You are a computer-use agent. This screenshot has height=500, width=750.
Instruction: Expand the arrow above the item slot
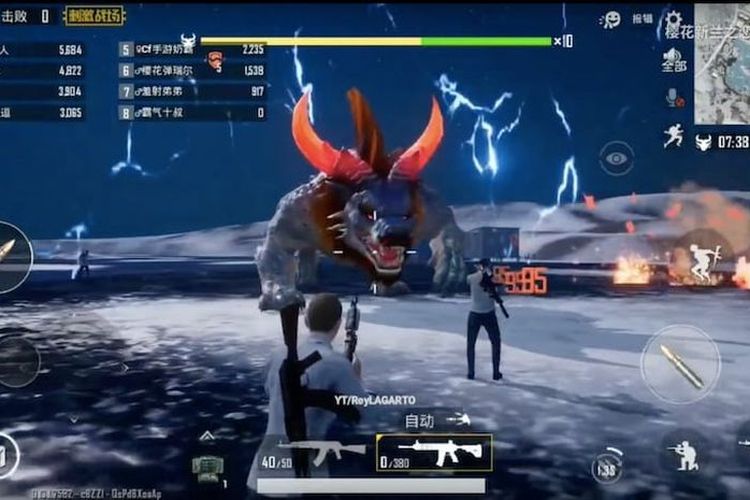(x=207, y=436)
